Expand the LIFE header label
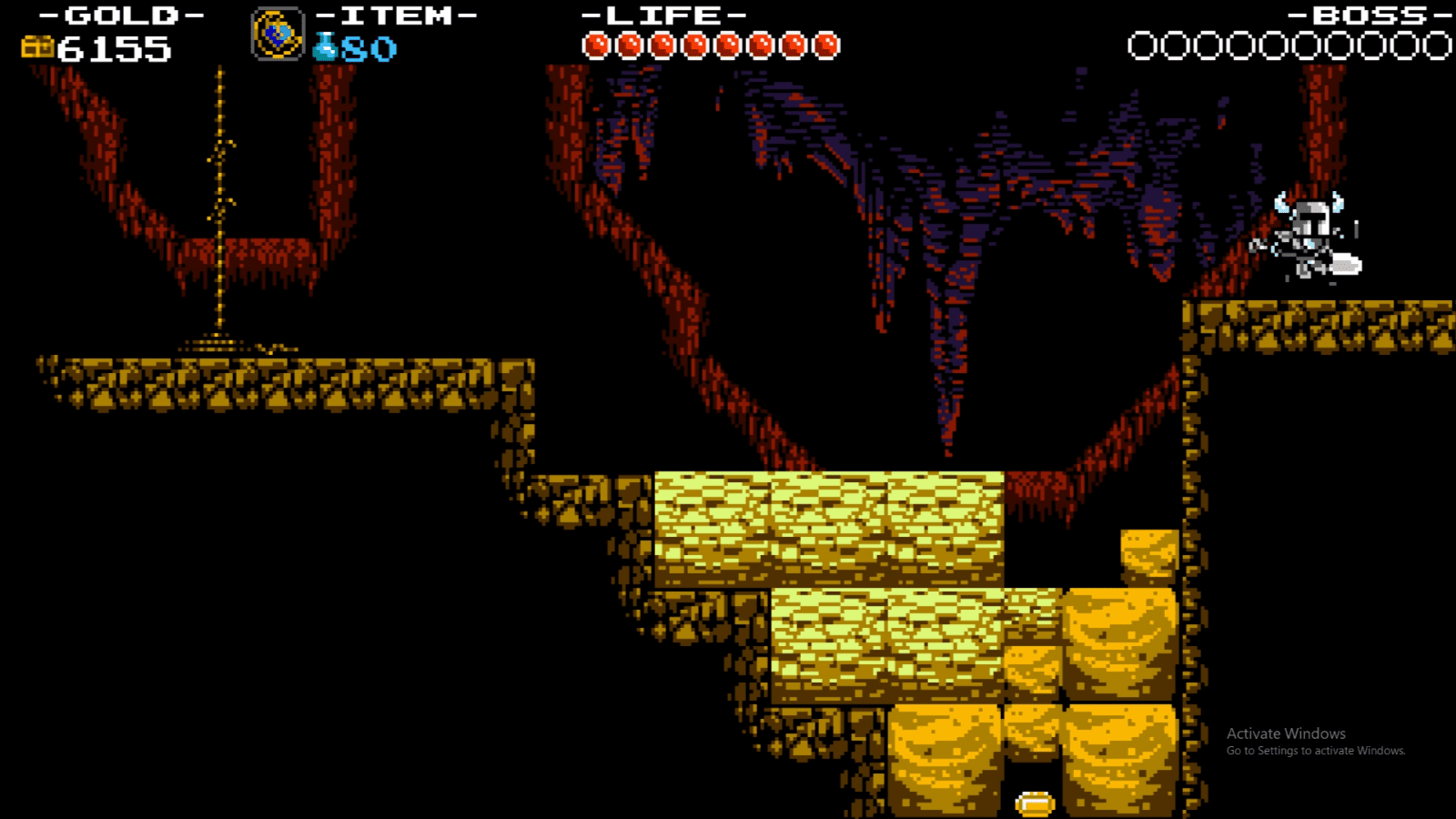The image size is (1456, 819). click(662, 15)
